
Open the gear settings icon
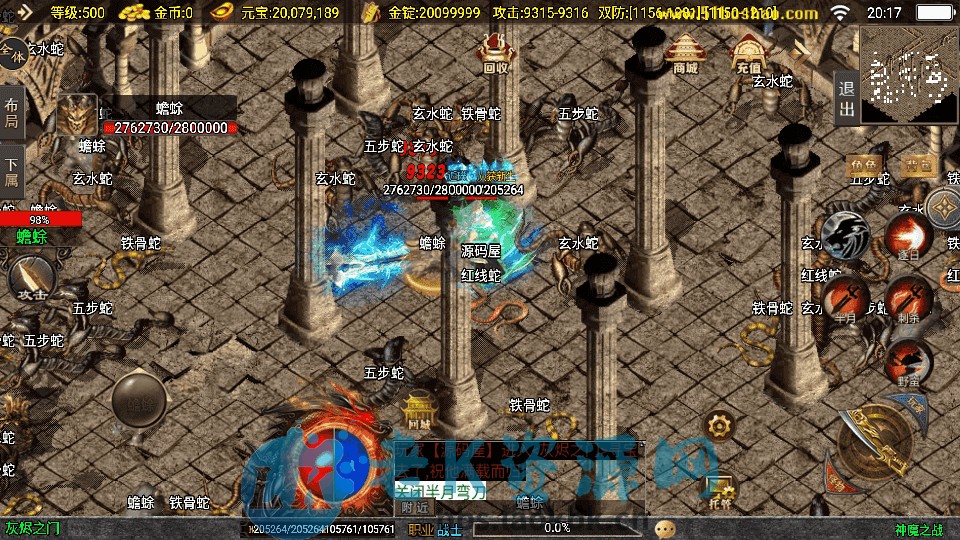click(719, 425)
